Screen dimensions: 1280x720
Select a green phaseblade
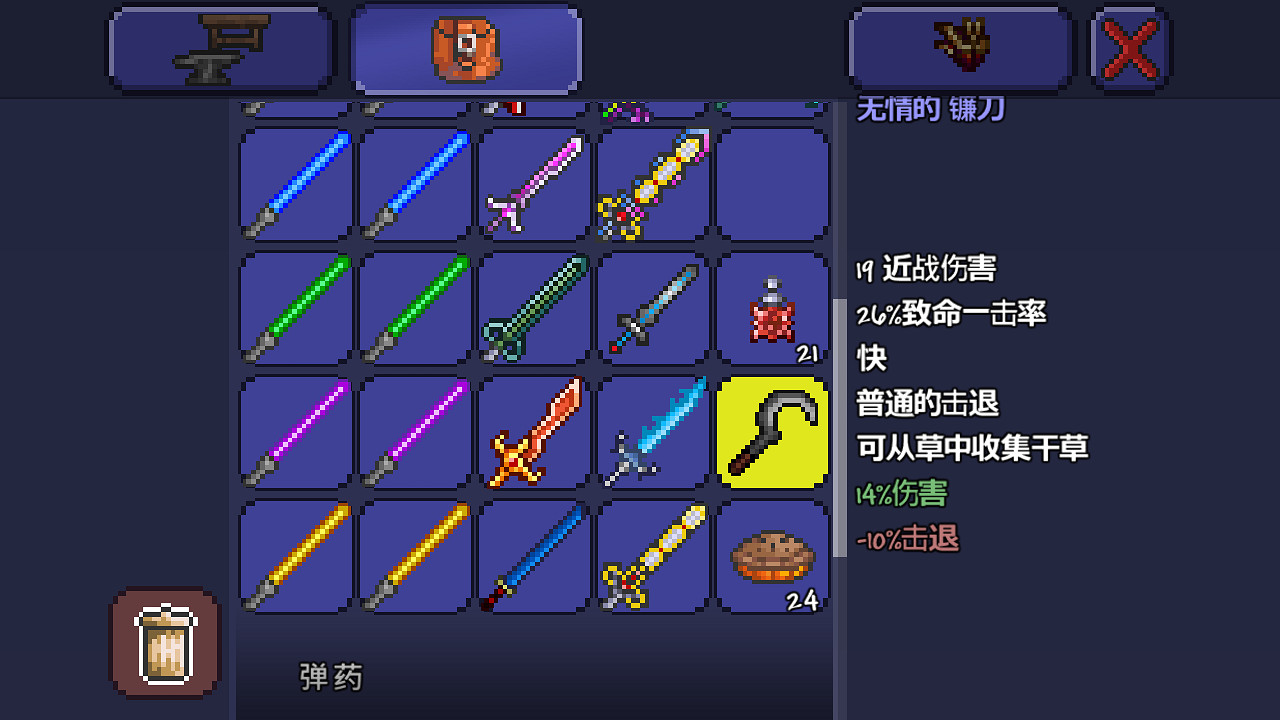point(295,310)
